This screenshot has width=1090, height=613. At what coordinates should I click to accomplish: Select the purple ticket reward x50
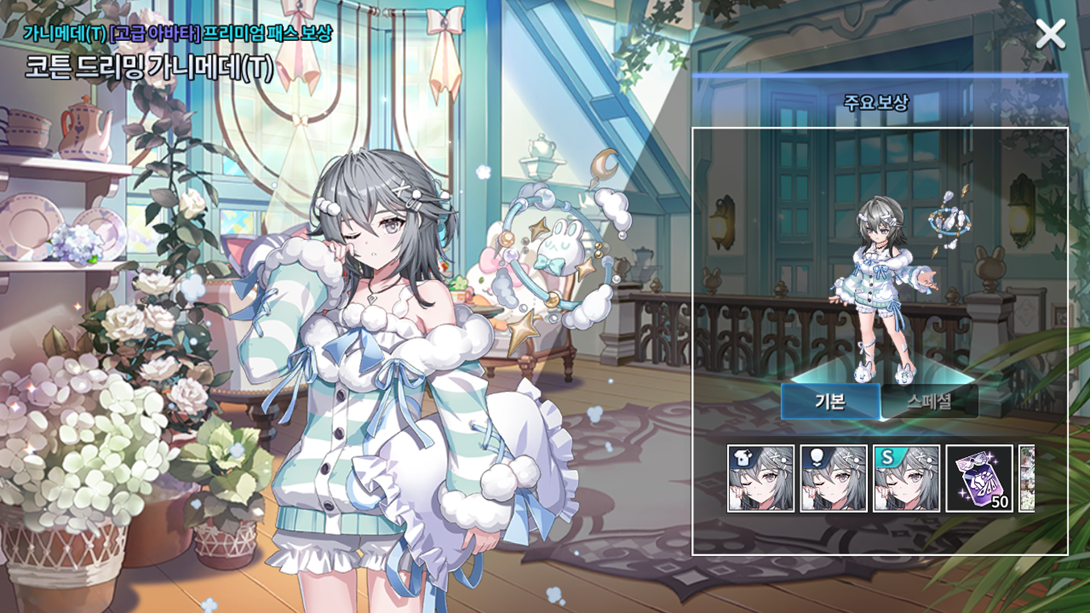980,479
